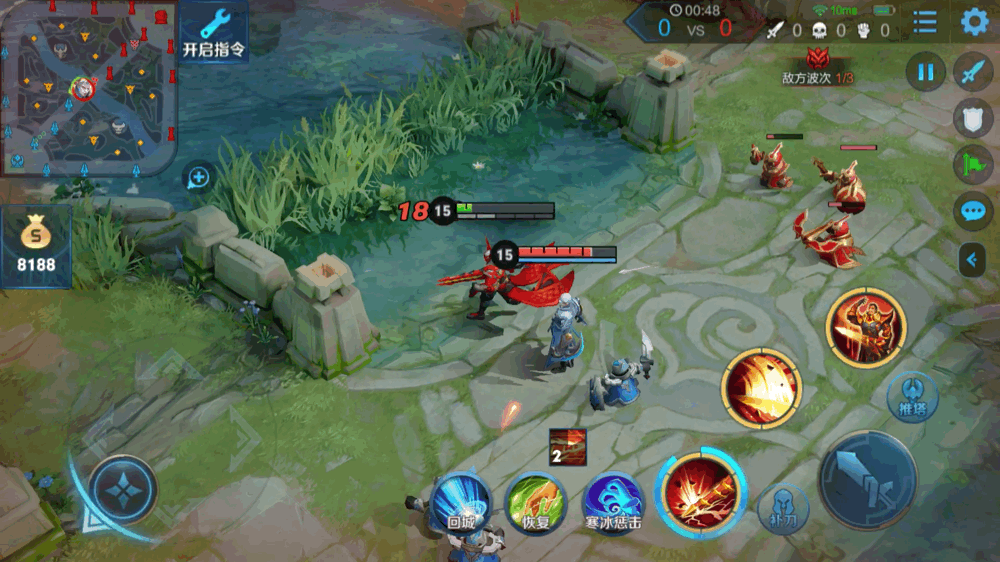Viewport: 1000px width, 562px height.
Task: Open the settings gear menu
Action: (974, 22)
